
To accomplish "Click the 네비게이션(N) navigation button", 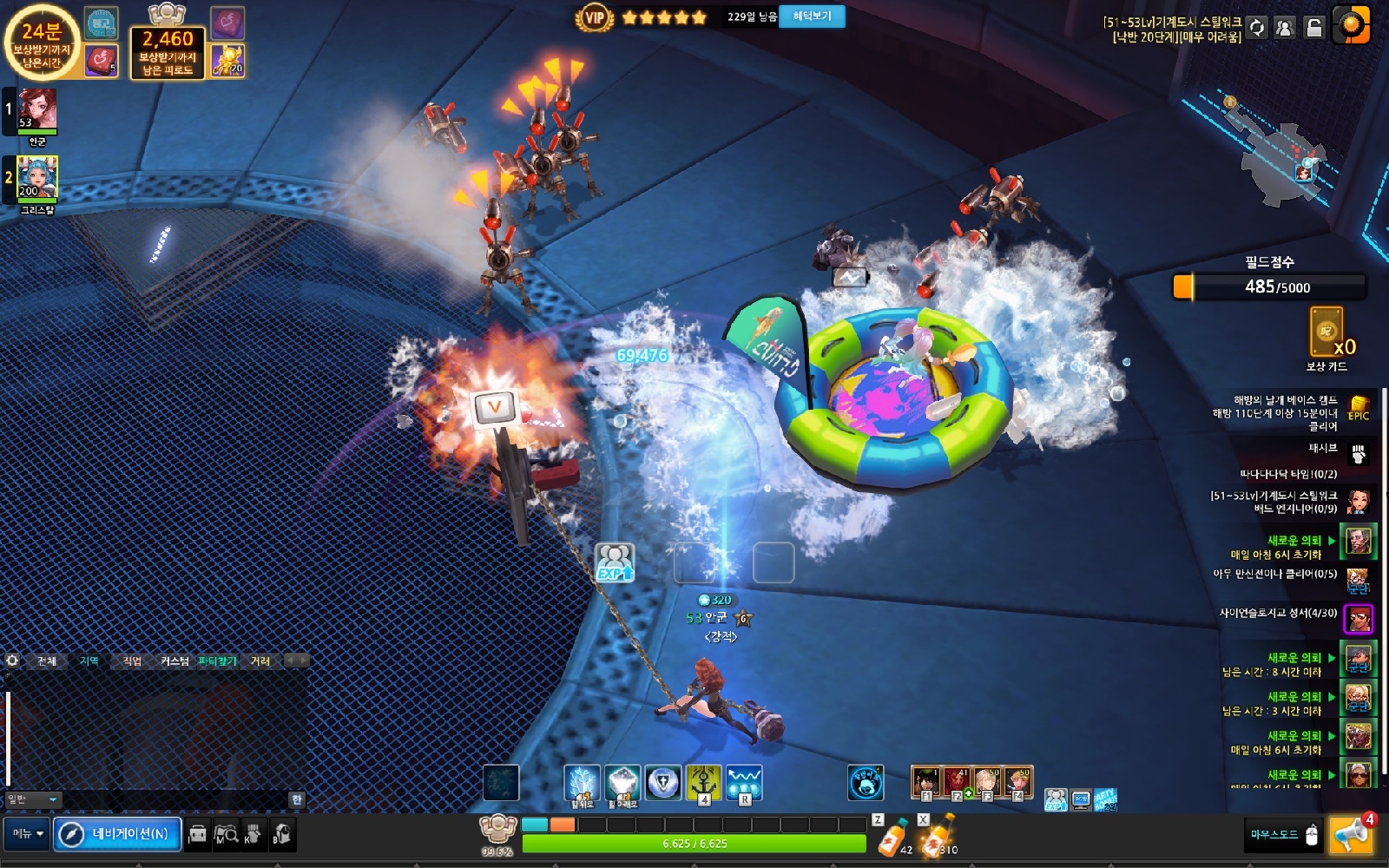I will pyautogui.click(x=118, y=834).
